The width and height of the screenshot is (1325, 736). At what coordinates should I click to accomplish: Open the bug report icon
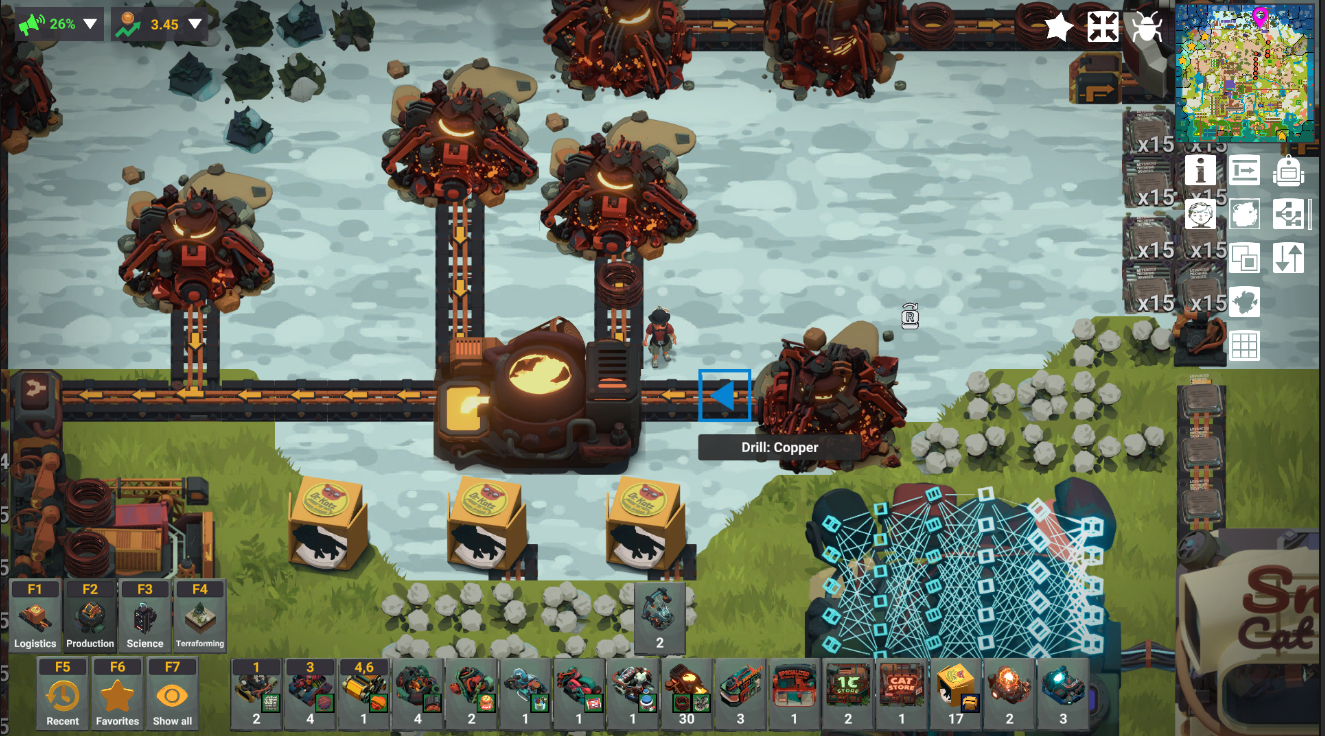[x=1146, y=27]
